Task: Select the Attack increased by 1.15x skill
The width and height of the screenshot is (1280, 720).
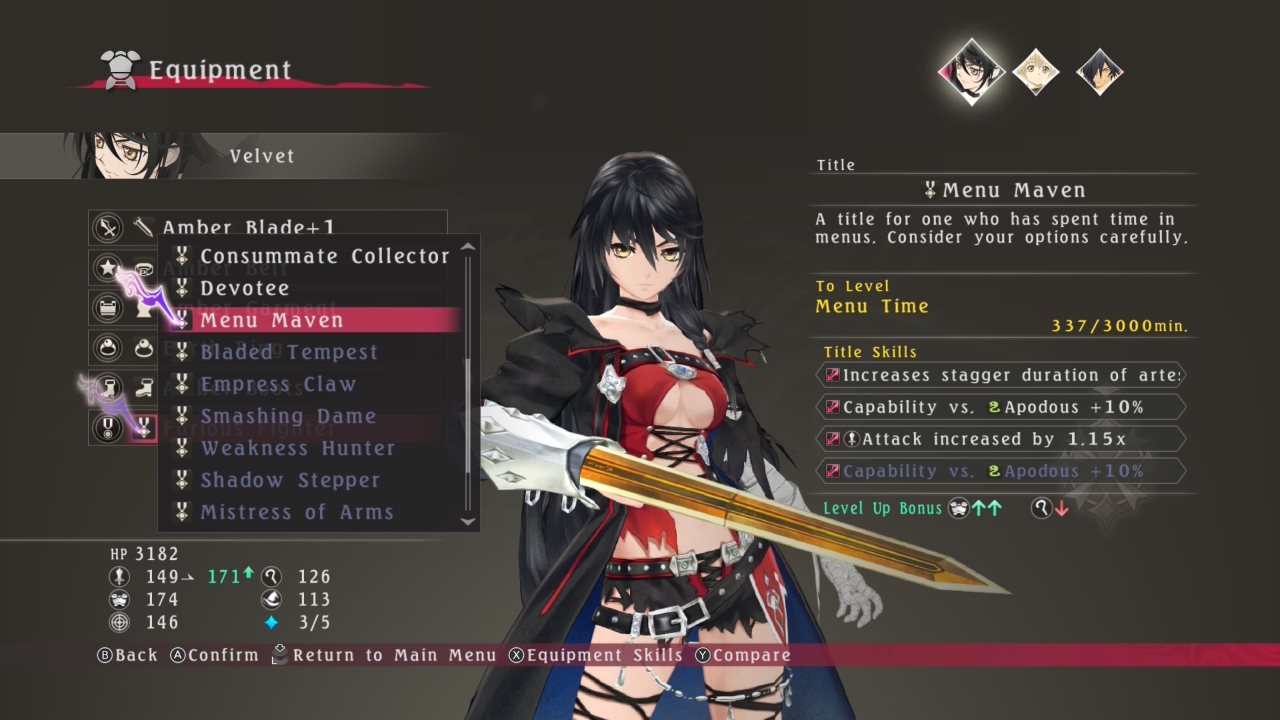Action: (x=1001, y=439)
